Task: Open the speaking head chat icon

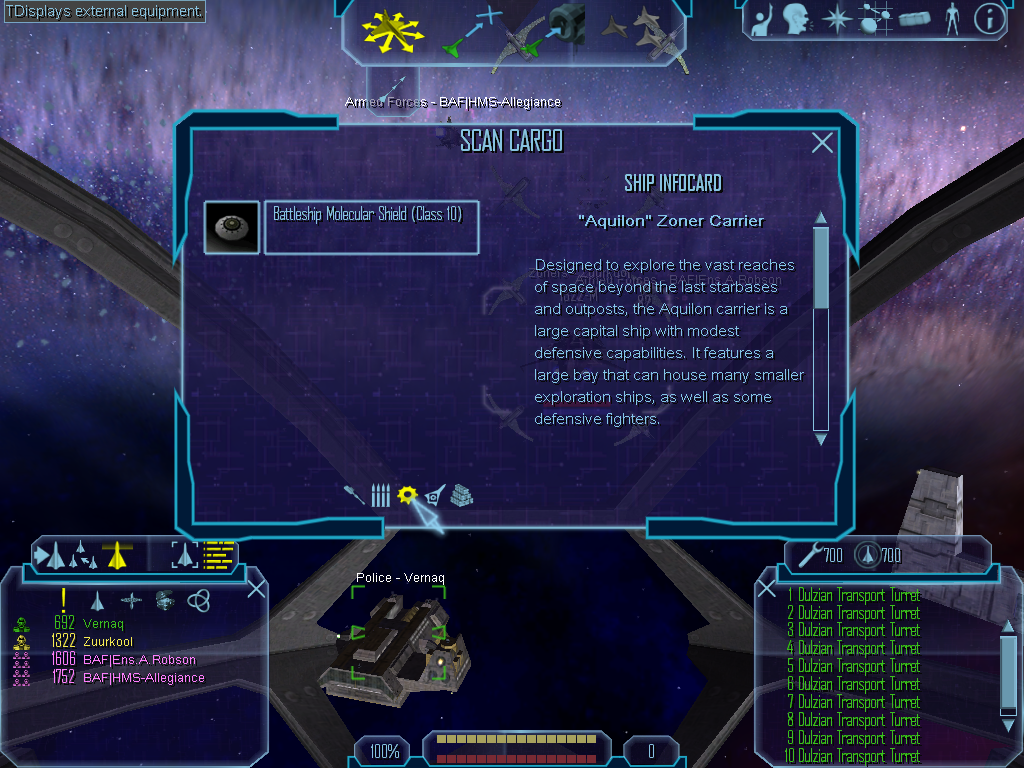Action: 797,19
